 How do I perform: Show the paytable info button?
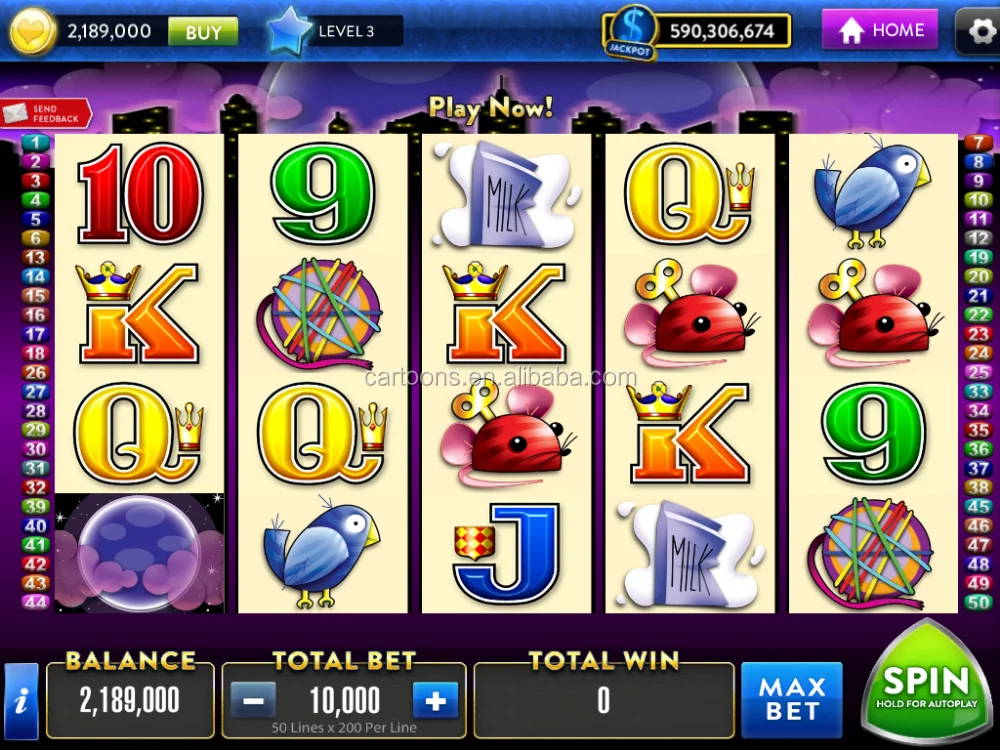[x=21, y=701]
